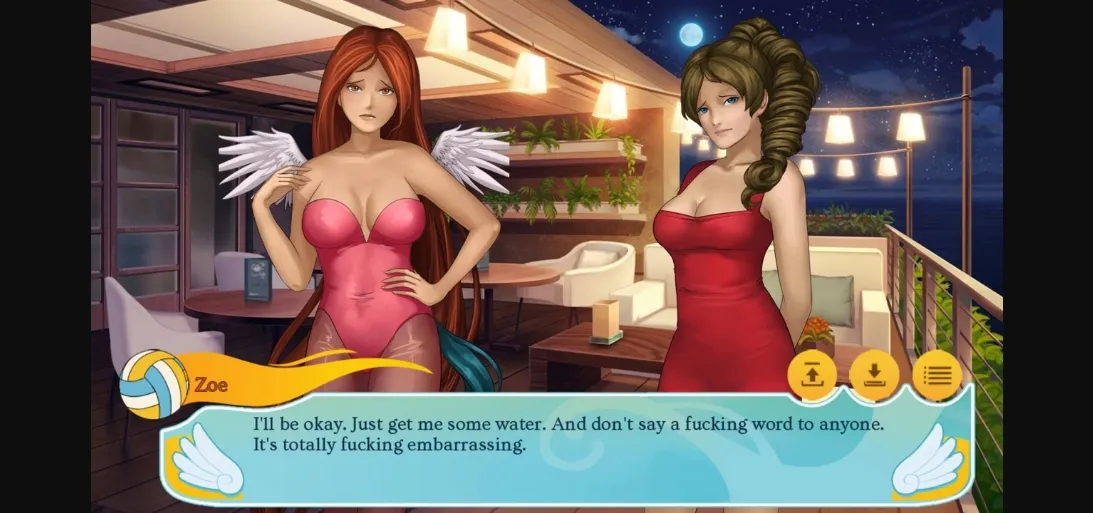Open the list menu button
The height and width of the screenshot is (513, 1093).
tap(937, 375)
